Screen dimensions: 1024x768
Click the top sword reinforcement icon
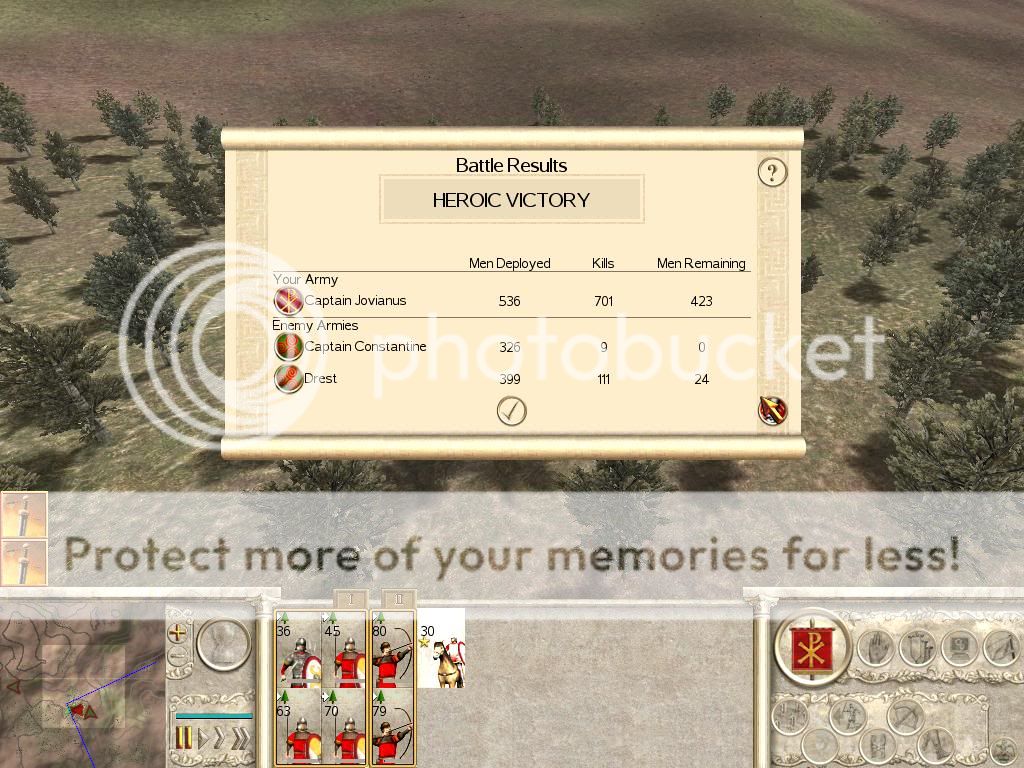tap(23, 515)
